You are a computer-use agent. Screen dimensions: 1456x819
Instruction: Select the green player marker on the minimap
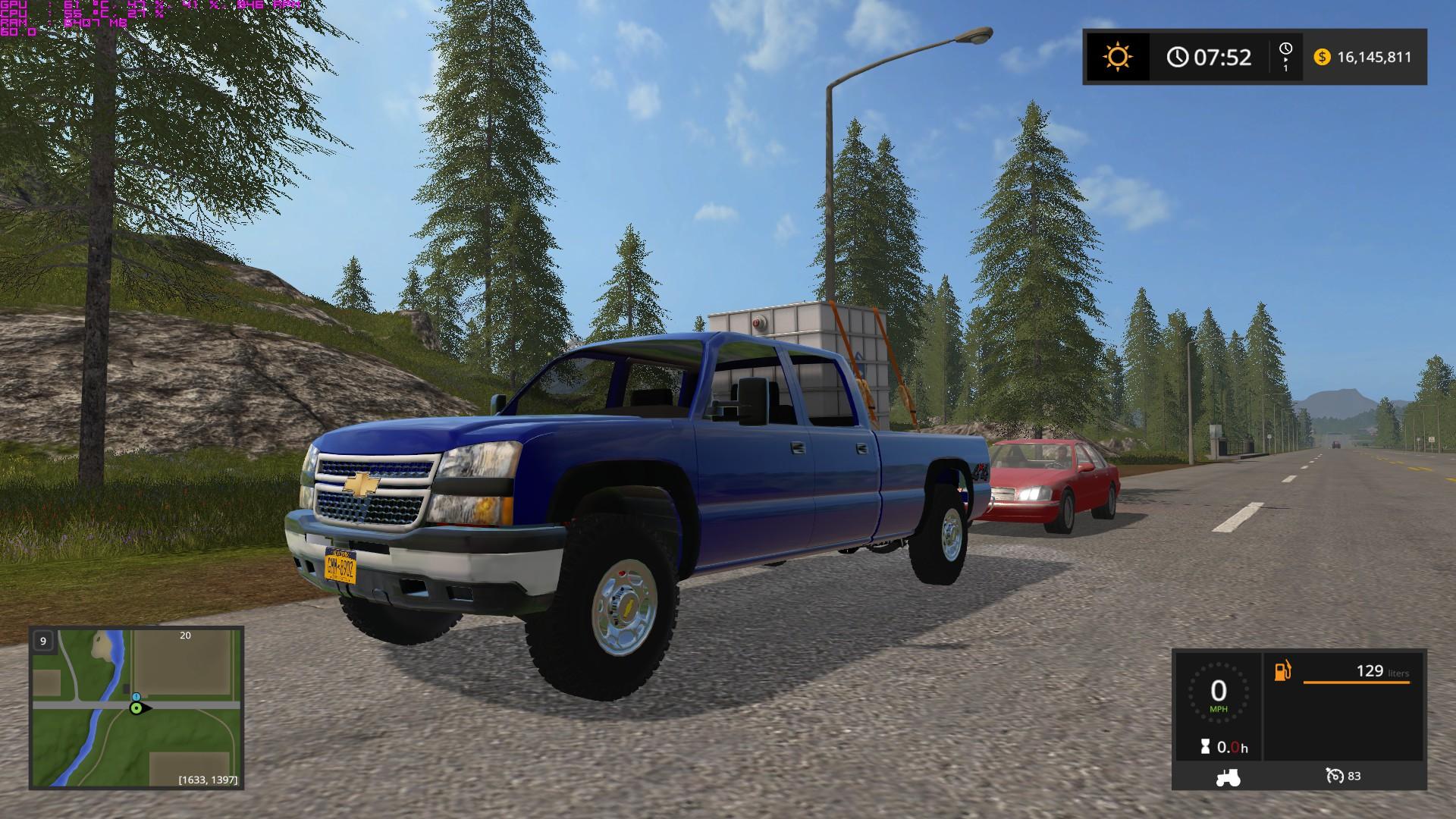pyautogui.click(x=136, y=708)
